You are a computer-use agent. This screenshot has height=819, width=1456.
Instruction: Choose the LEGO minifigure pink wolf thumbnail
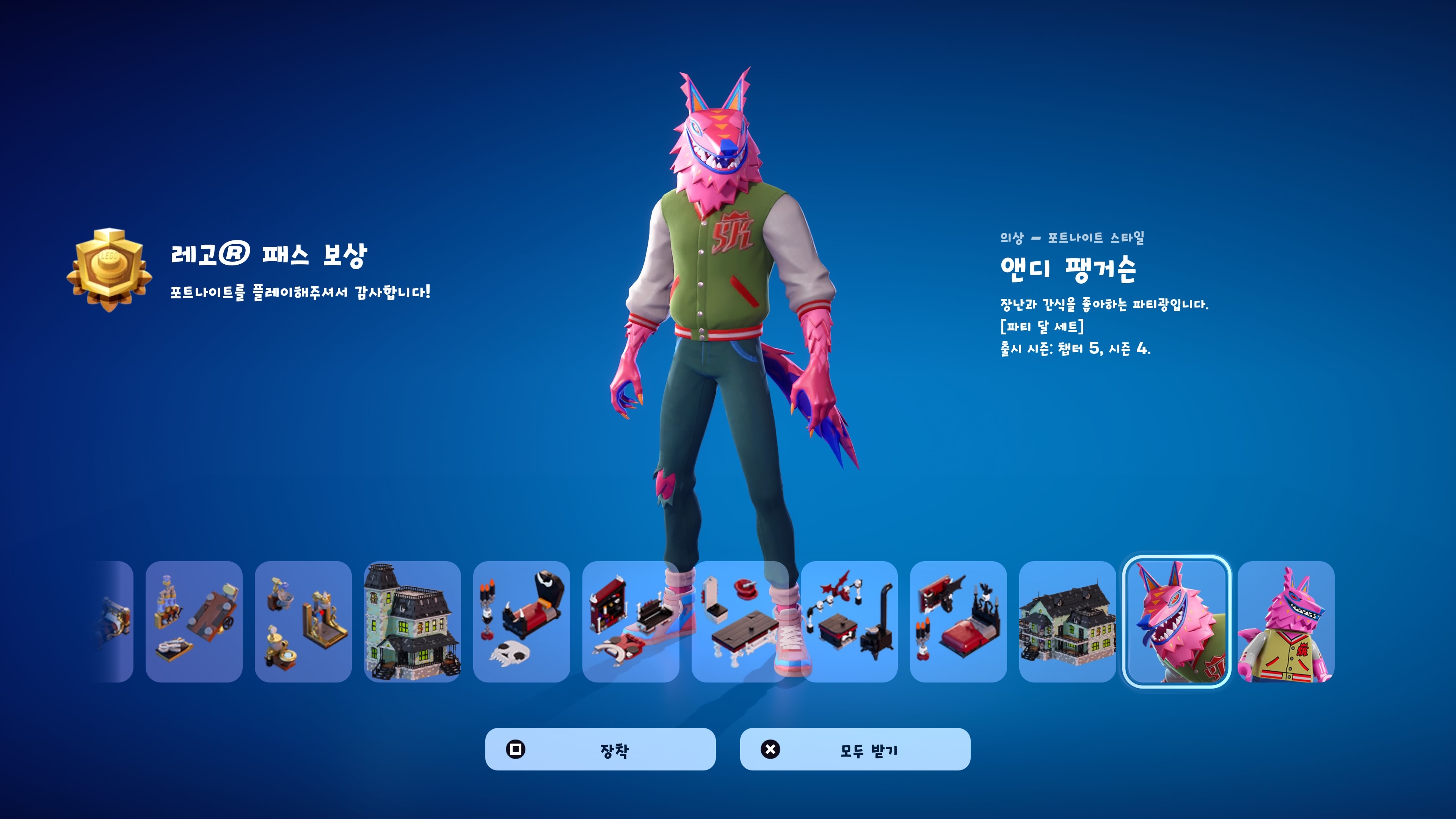[1286, 622]
